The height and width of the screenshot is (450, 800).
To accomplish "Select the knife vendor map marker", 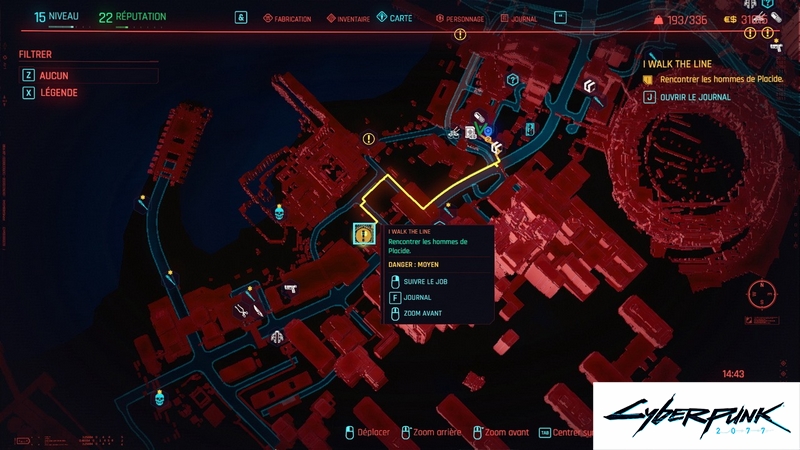I will pyautogui.click(x=258, y=311).
